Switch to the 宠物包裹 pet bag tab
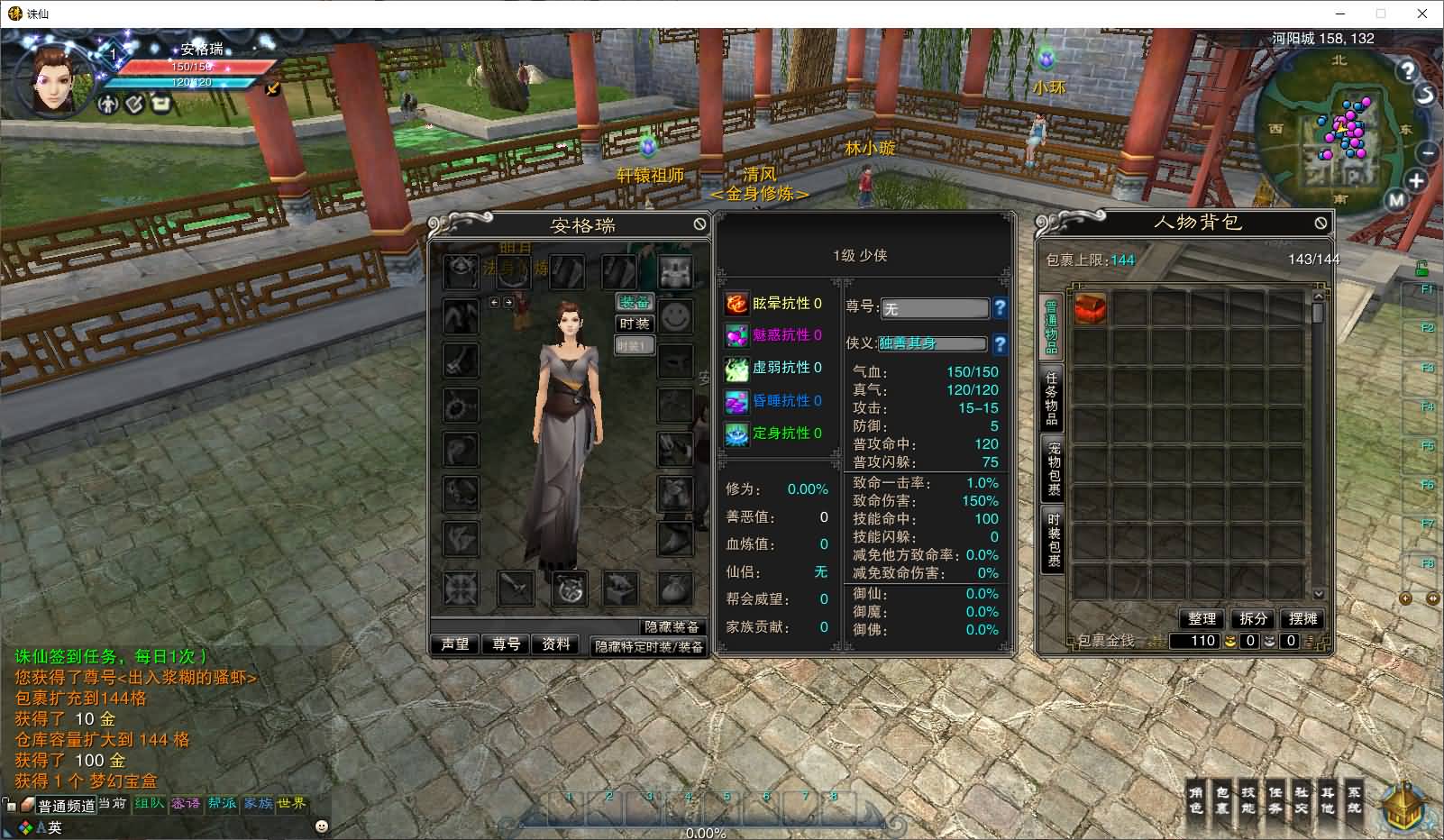 coord(1053,468)
